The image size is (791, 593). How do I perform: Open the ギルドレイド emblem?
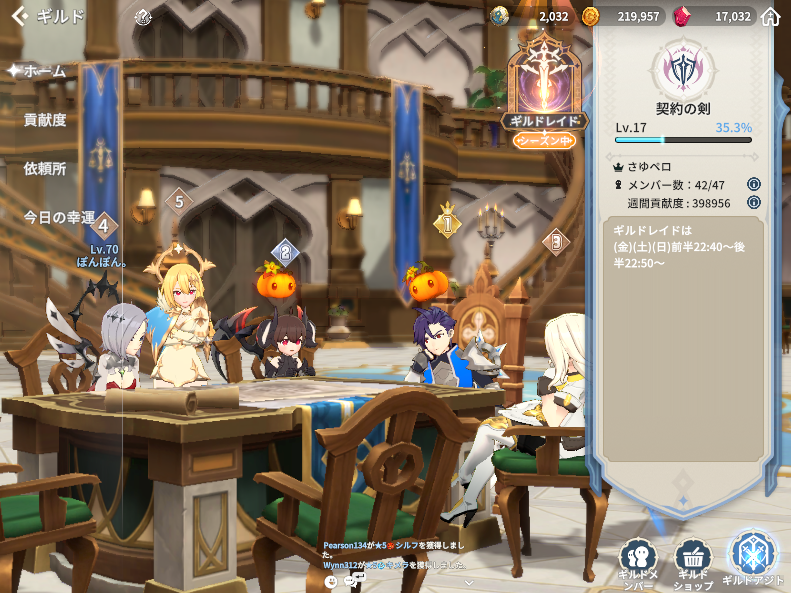pos(544,88)
